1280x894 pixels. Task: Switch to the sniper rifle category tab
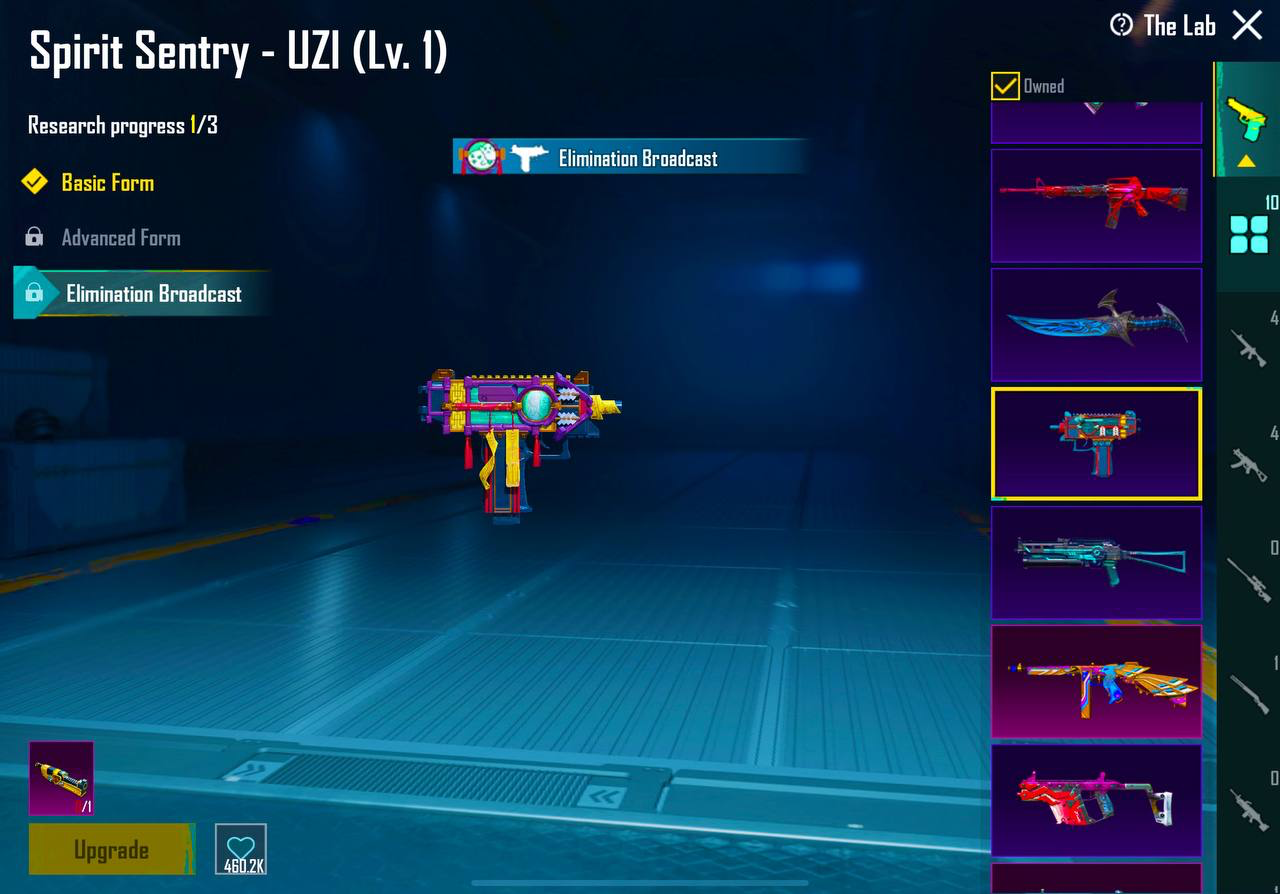point(1249,577)
